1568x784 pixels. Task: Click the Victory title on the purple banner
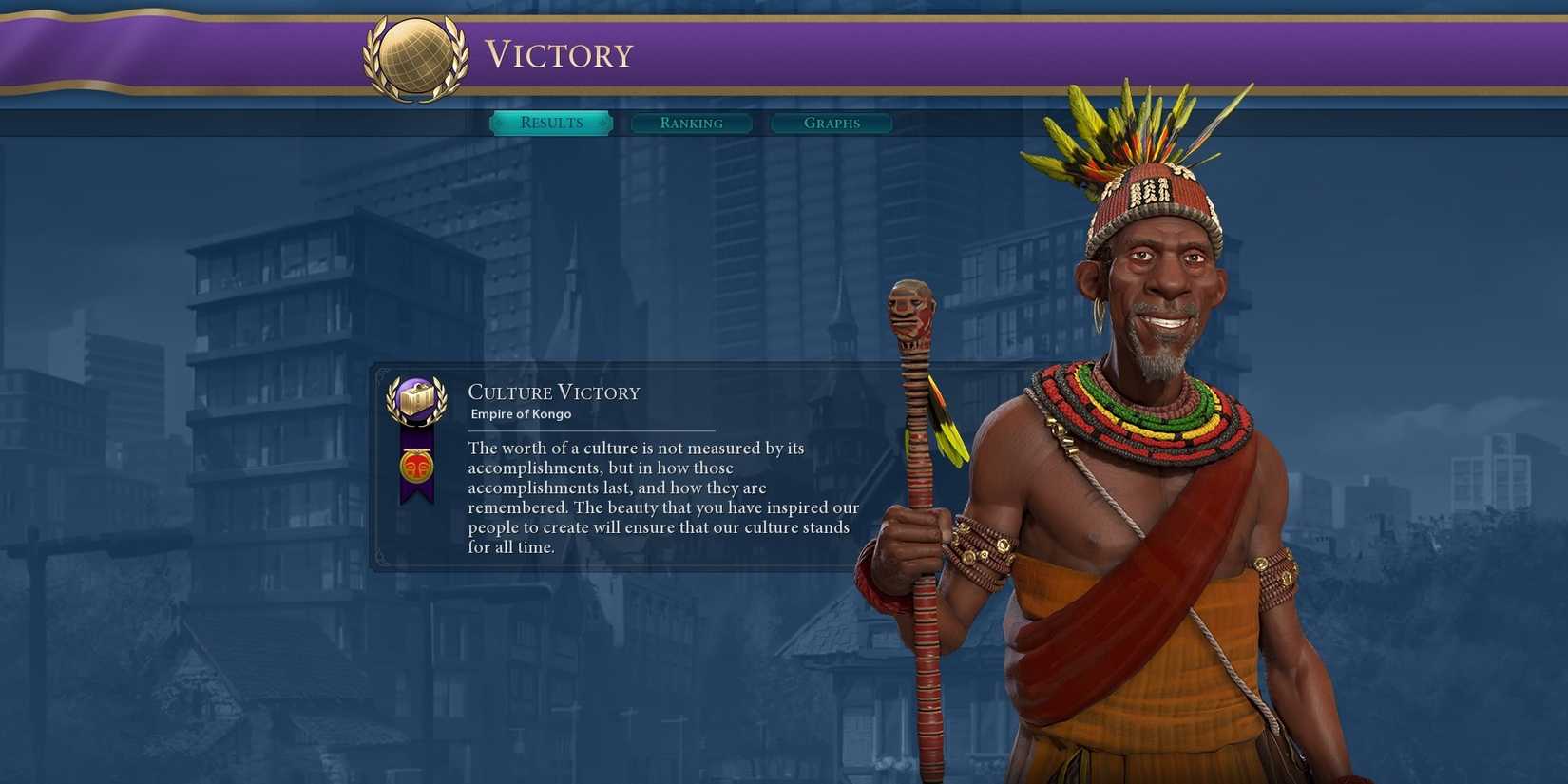[x=559, y=54]
